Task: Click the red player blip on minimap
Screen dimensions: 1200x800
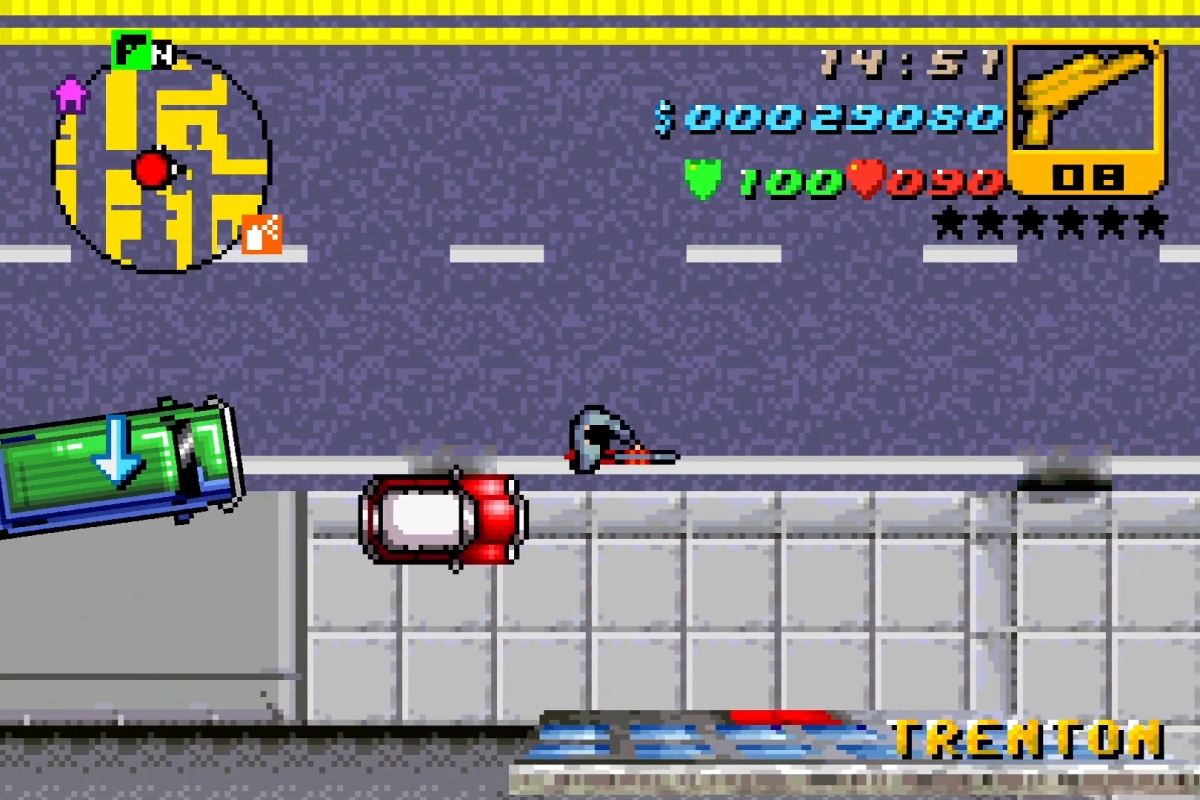Action: 153,169
